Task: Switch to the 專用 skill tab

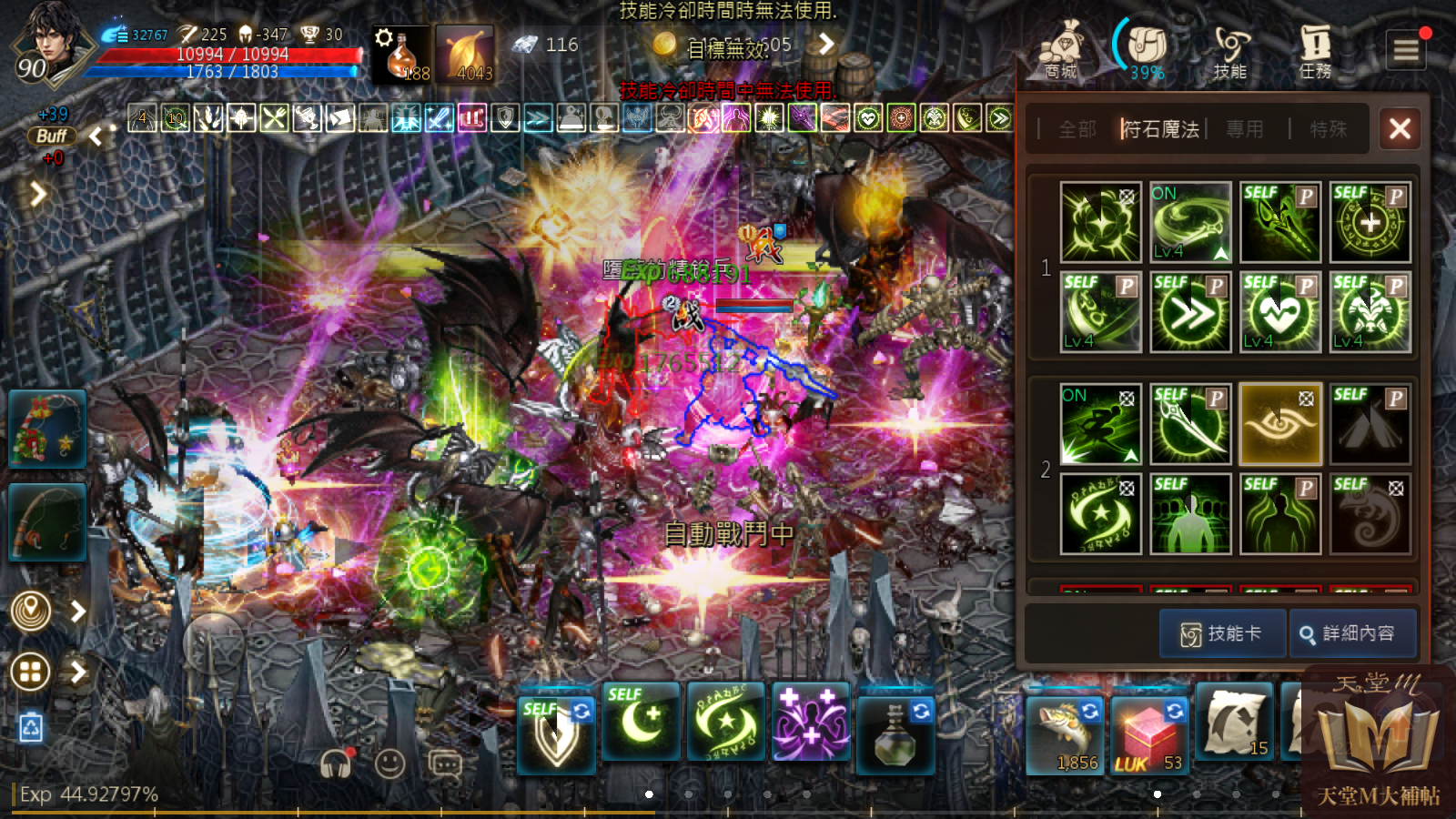Action: tap(1244, 129)
